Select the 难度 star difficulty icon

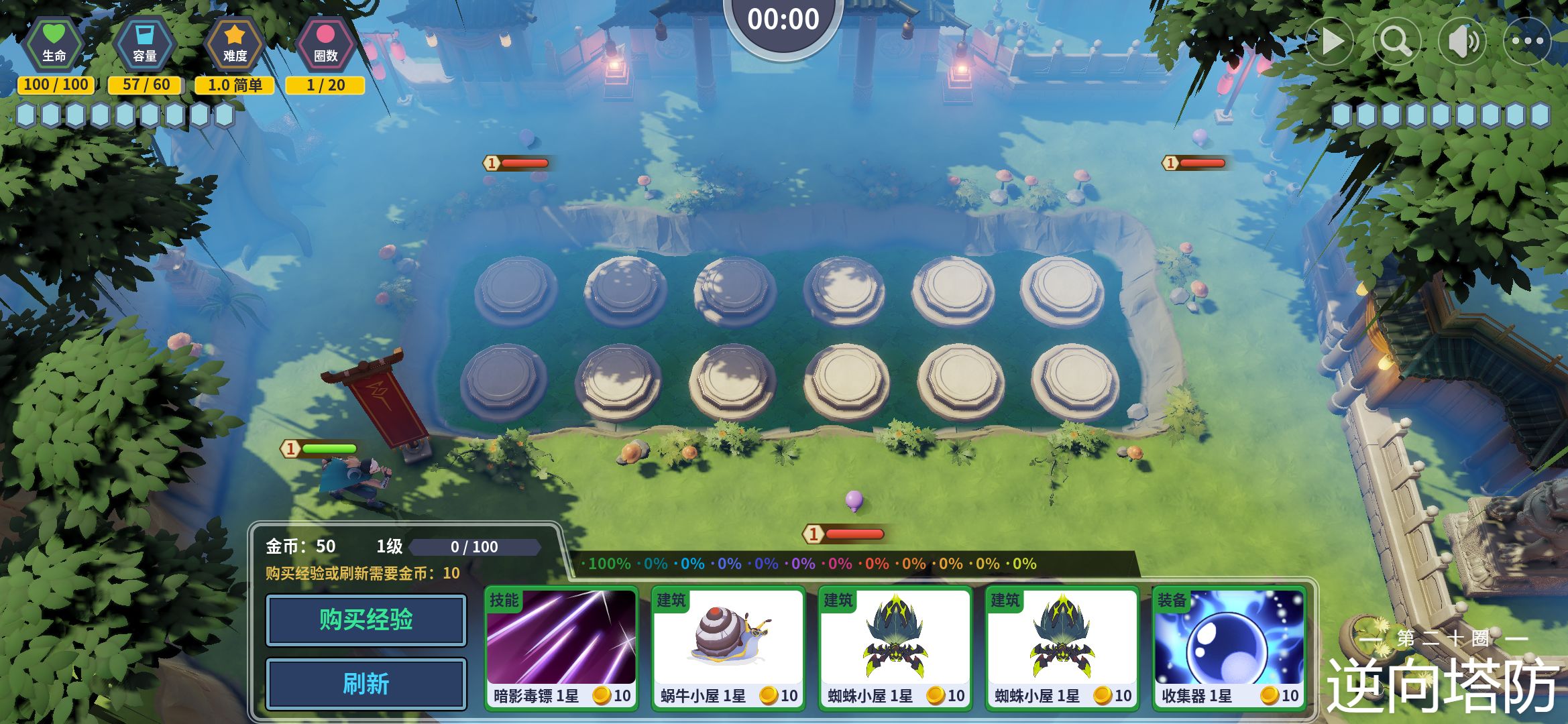tap(235, 44)
